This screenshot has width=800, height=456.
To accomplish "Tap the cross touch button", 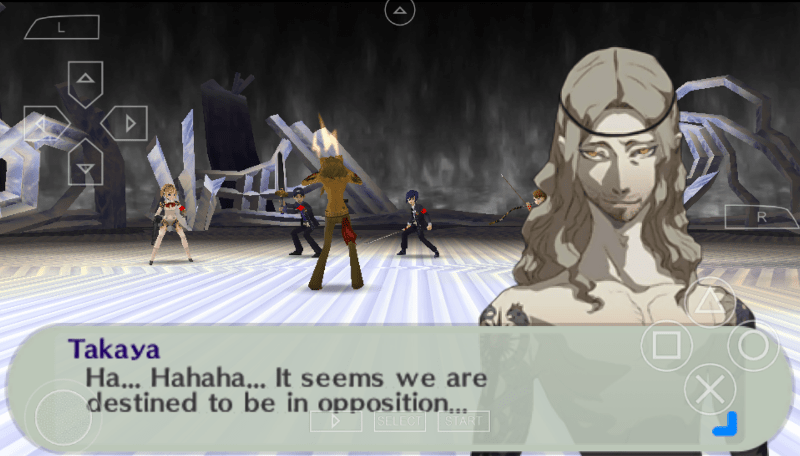I will (709, 390).
